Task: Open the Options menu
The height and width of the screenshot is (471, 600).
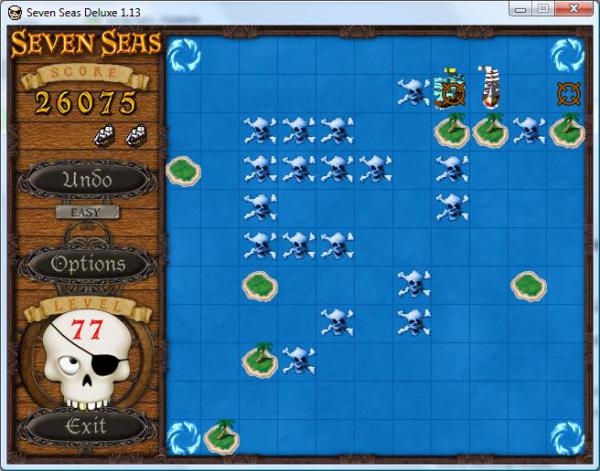Action: (x=87, y=264)
